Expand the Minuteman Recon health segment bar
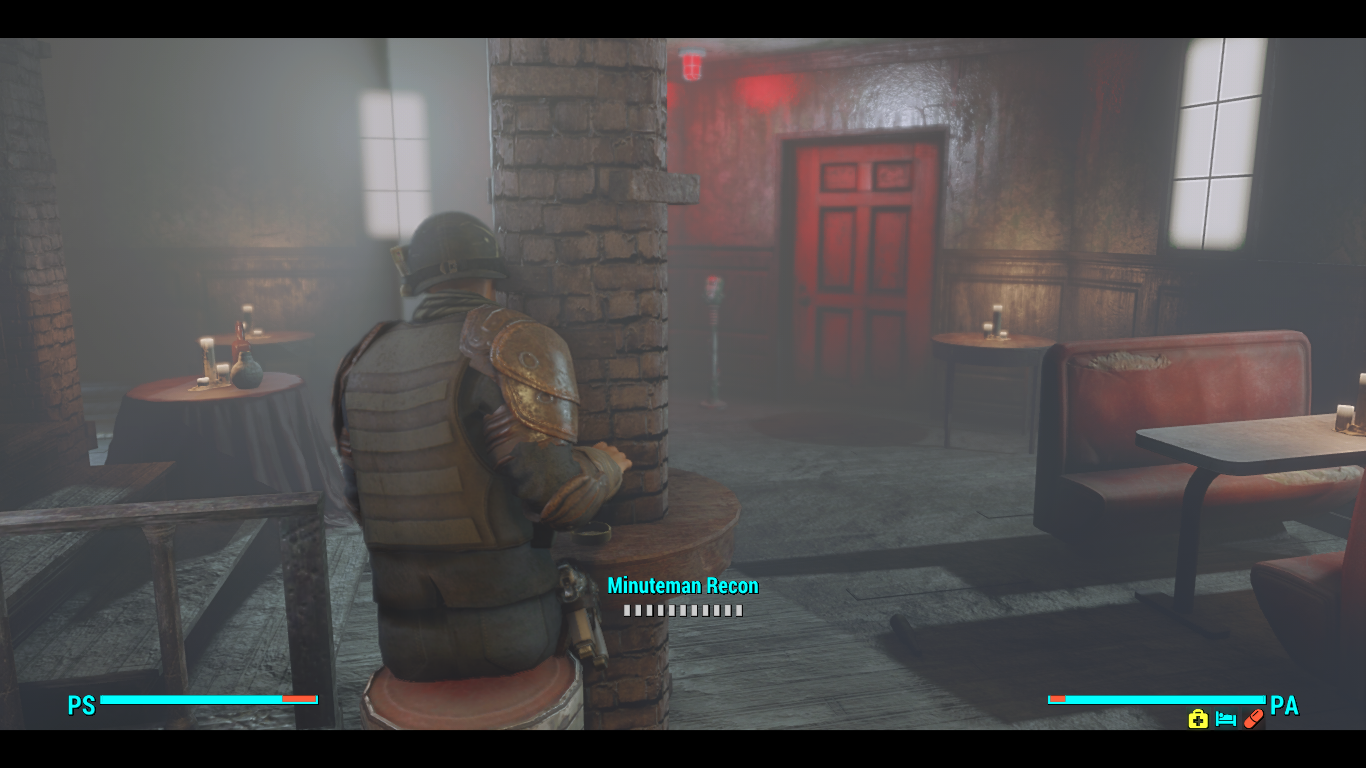The image size is (1366, 768). coord(681,608)
